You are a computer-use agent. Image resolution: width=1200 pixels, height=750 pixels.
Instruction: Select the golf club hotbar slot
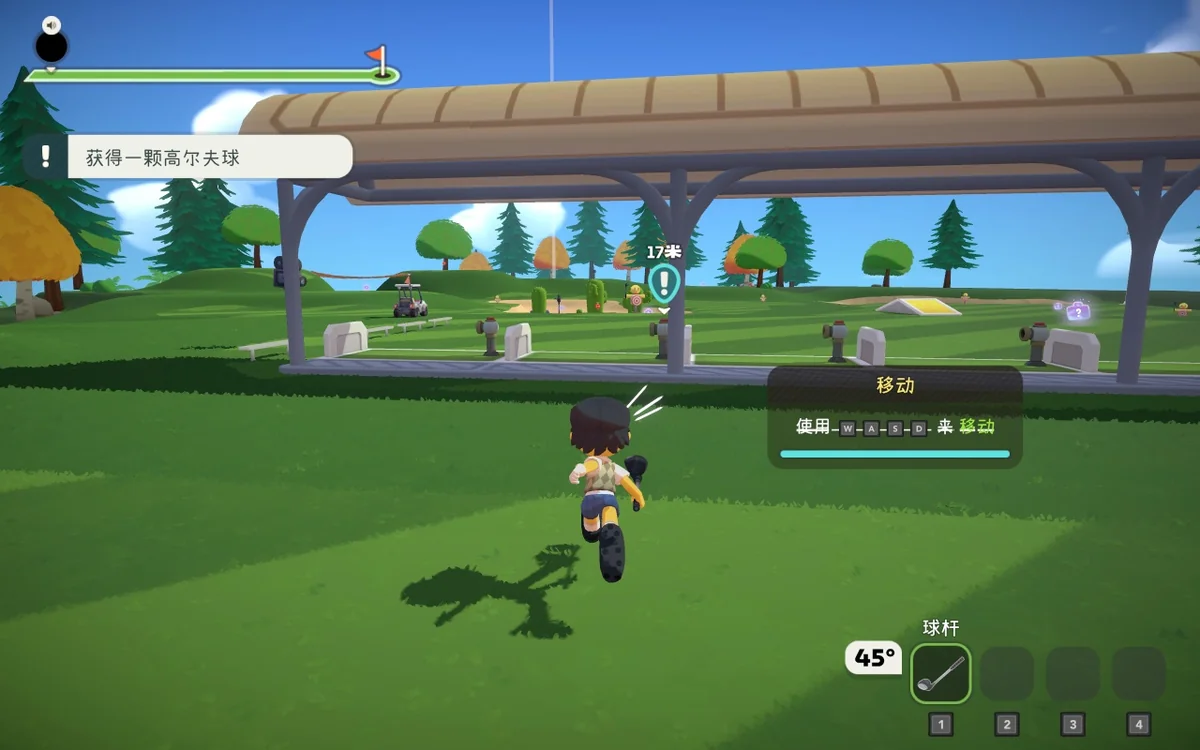(x=940, y=673)
